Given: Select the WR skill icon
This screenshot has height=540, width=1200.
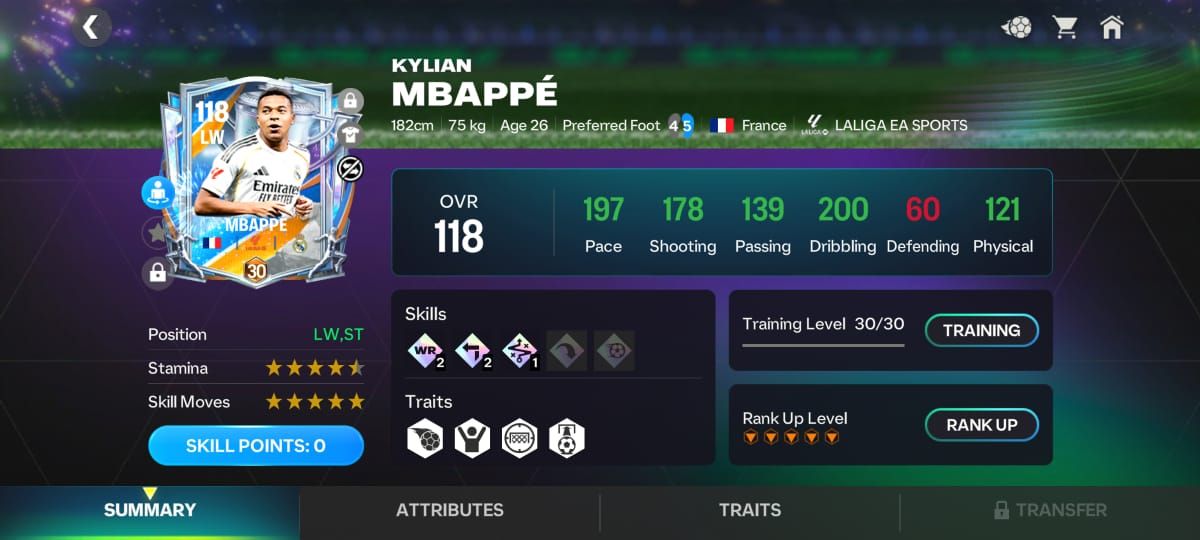Looking at the screenshot, I should coord(424,351).
